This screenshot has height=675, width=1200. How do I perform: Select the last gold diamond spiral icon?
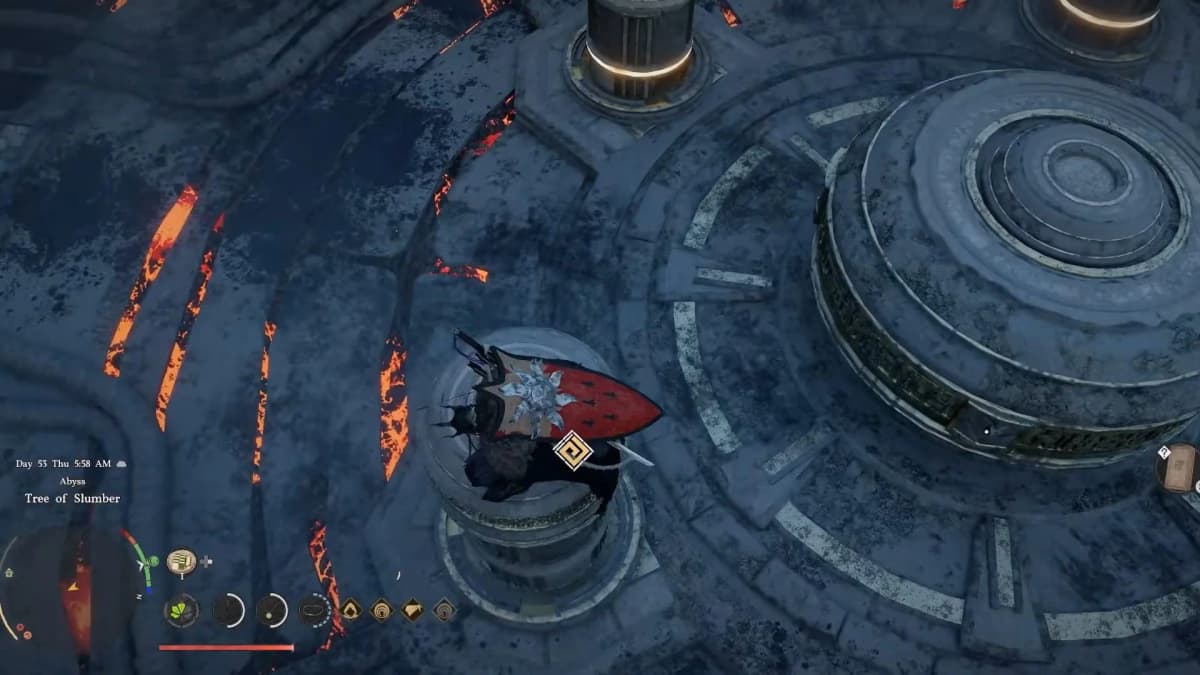click(444, 610)
